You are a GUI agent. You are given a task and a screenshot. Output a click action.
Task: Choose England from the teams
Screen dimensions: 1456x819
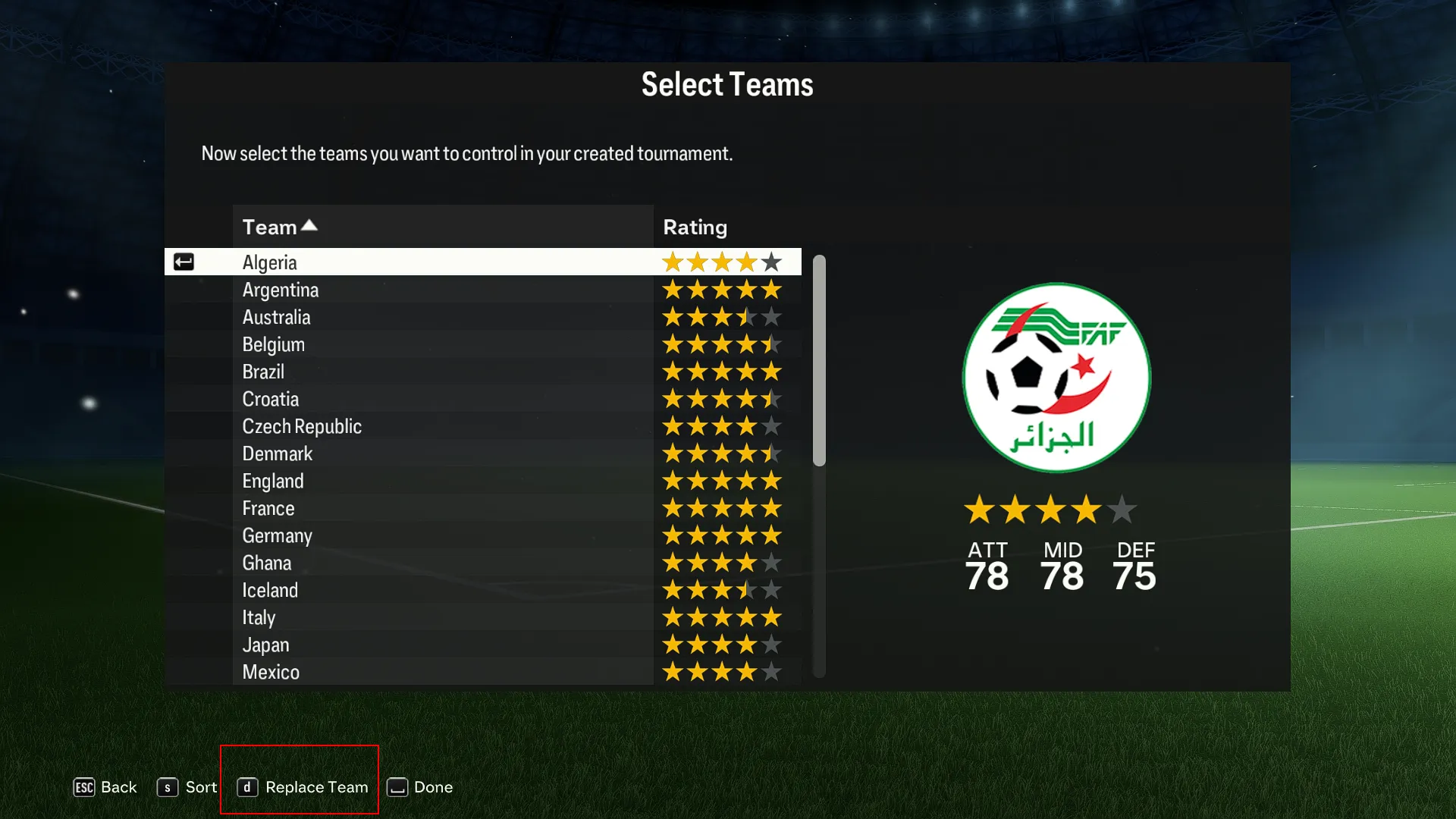pos(273,481)
